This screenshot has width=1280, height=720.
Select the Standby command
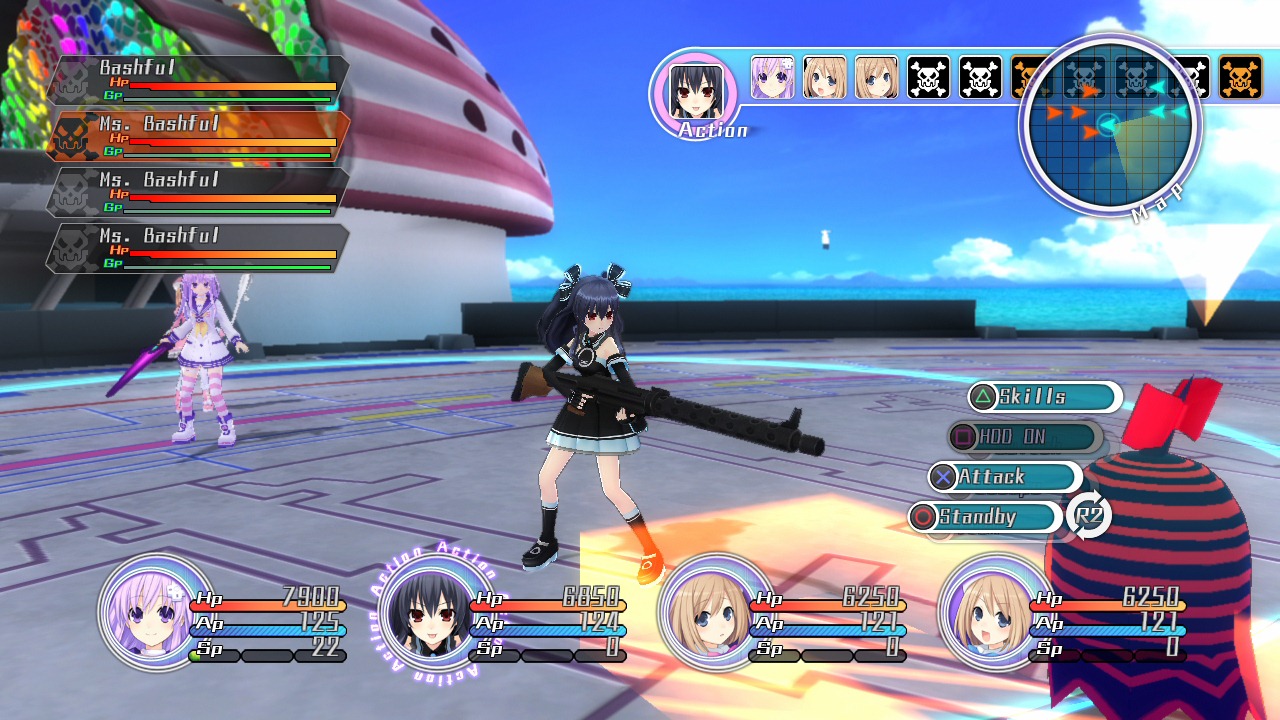tap(985, 517)
